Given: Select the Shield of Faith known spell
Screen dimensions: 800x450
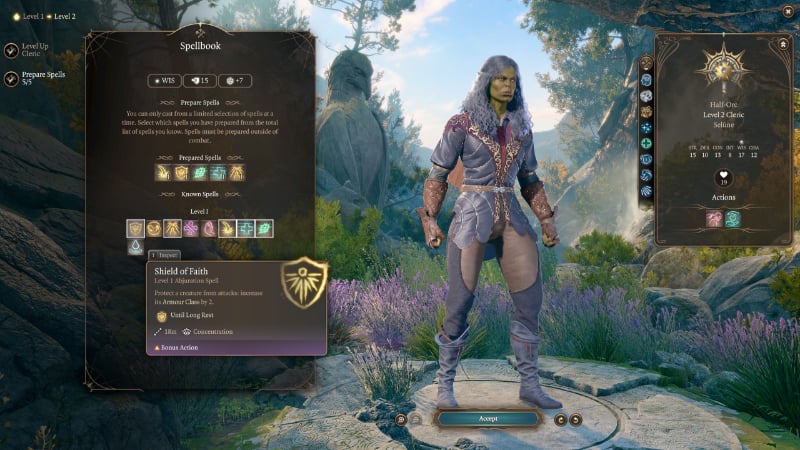Looking at the screenshot, I should click(x=135, y=228).
